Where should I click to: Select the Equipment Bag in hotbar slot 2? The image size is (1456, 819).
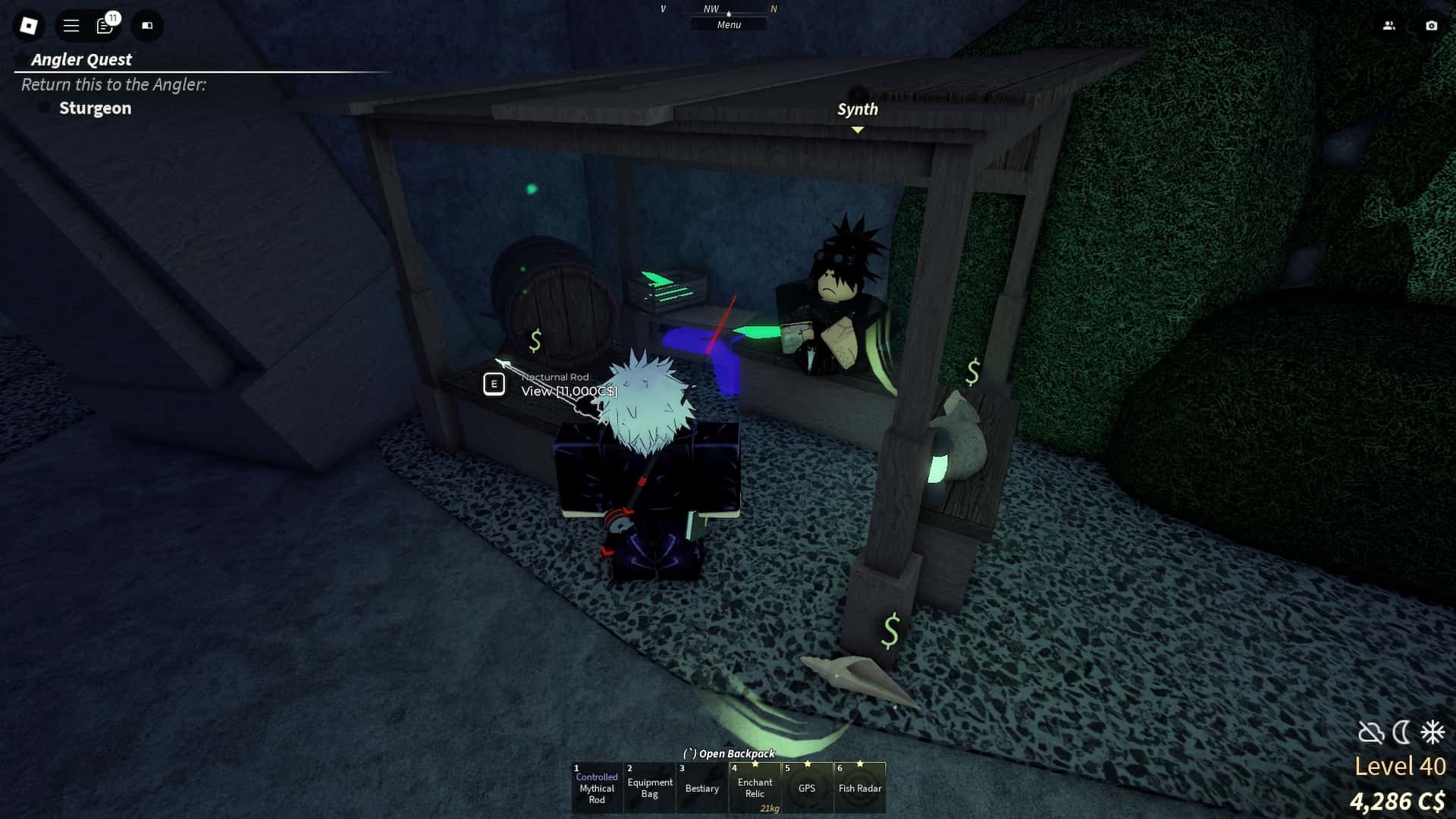click(649, 787)
